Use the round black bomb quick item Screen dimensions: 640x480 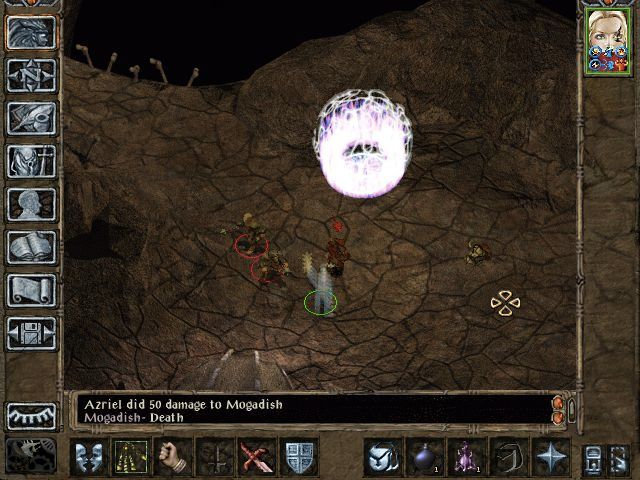[423, 456]
